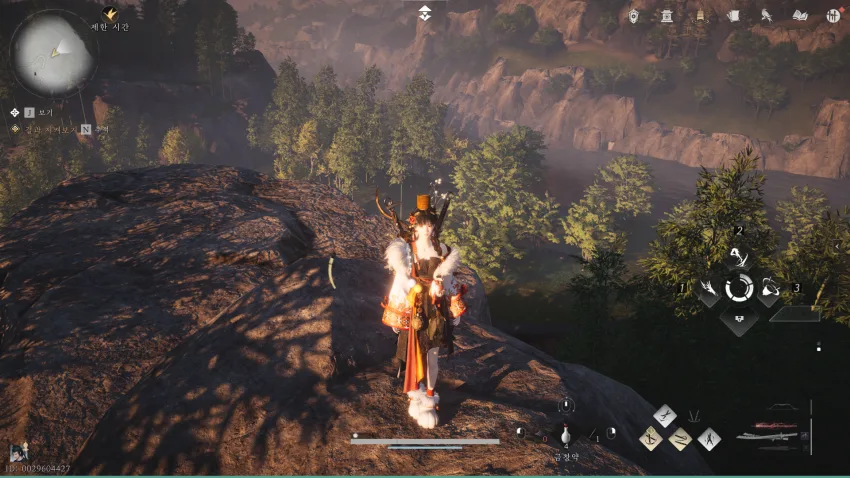Activate the skill diamond numbered 3

coord(769,290)
